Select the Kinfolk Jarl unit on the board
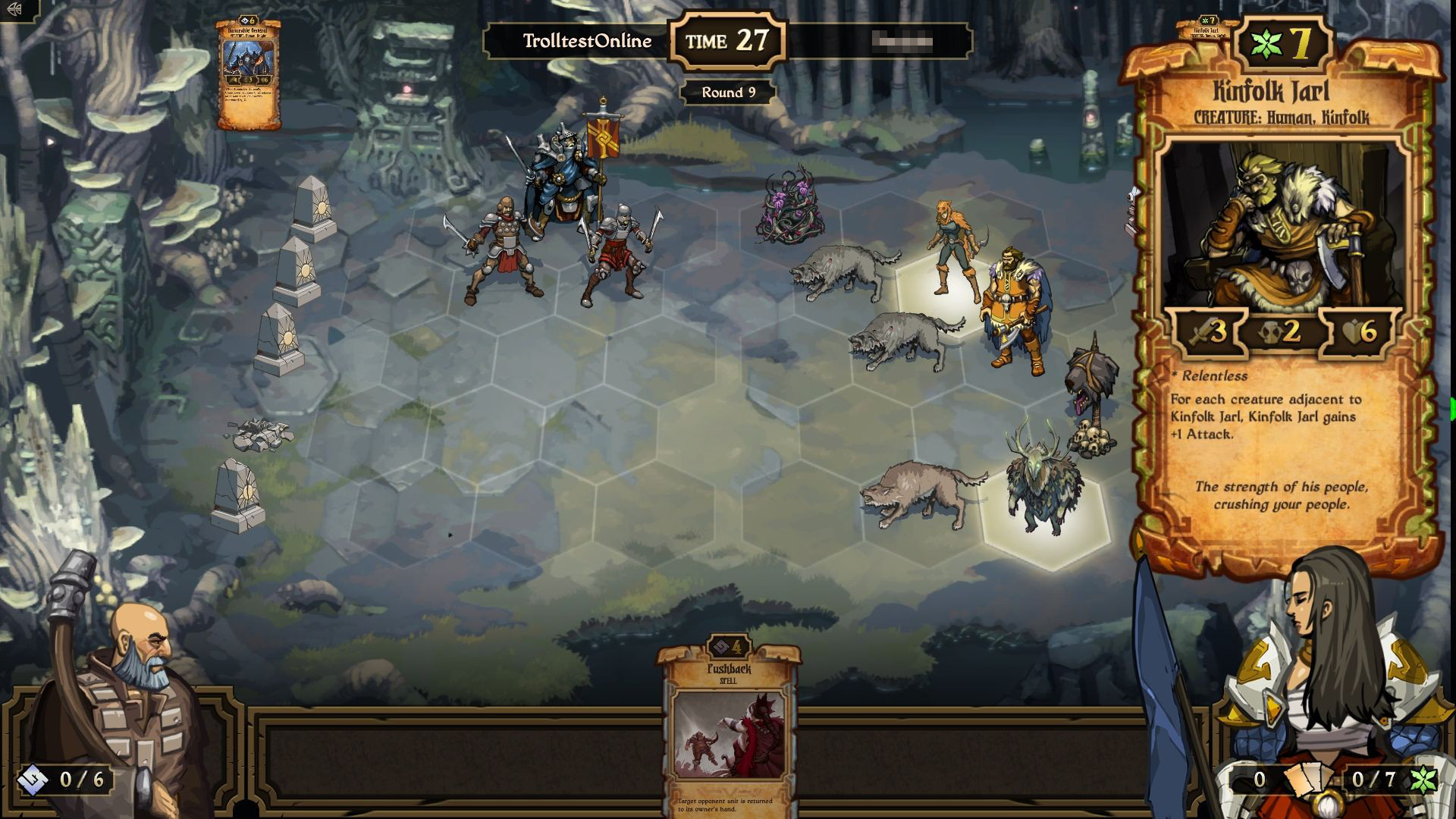This screenshot has width=1456, height=819. [1015, 312]
